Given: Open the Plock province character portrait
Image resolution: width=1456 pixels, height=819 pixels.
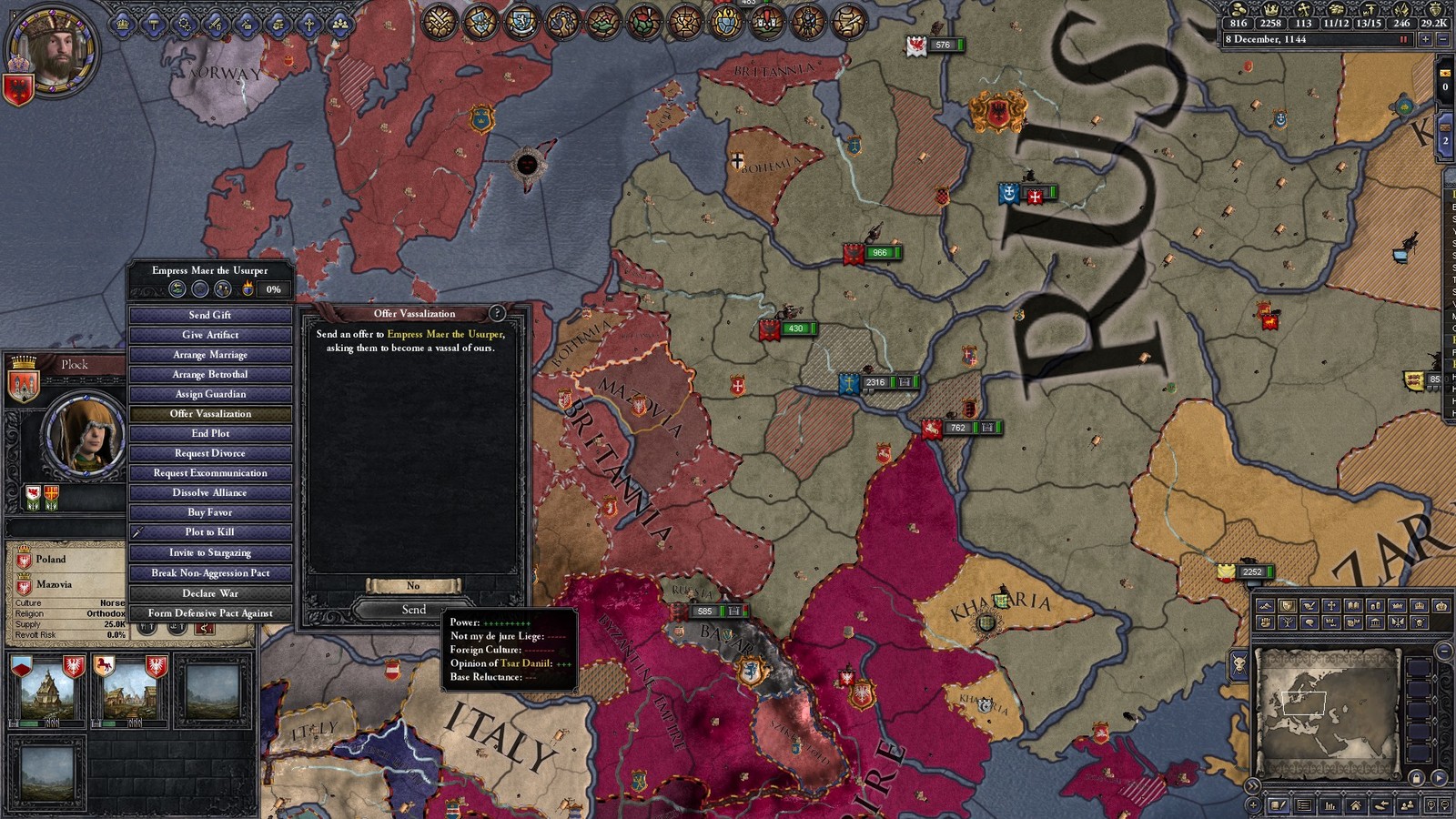Looking at the screenshot, I should pyautogui.click(x=86, y=437).
